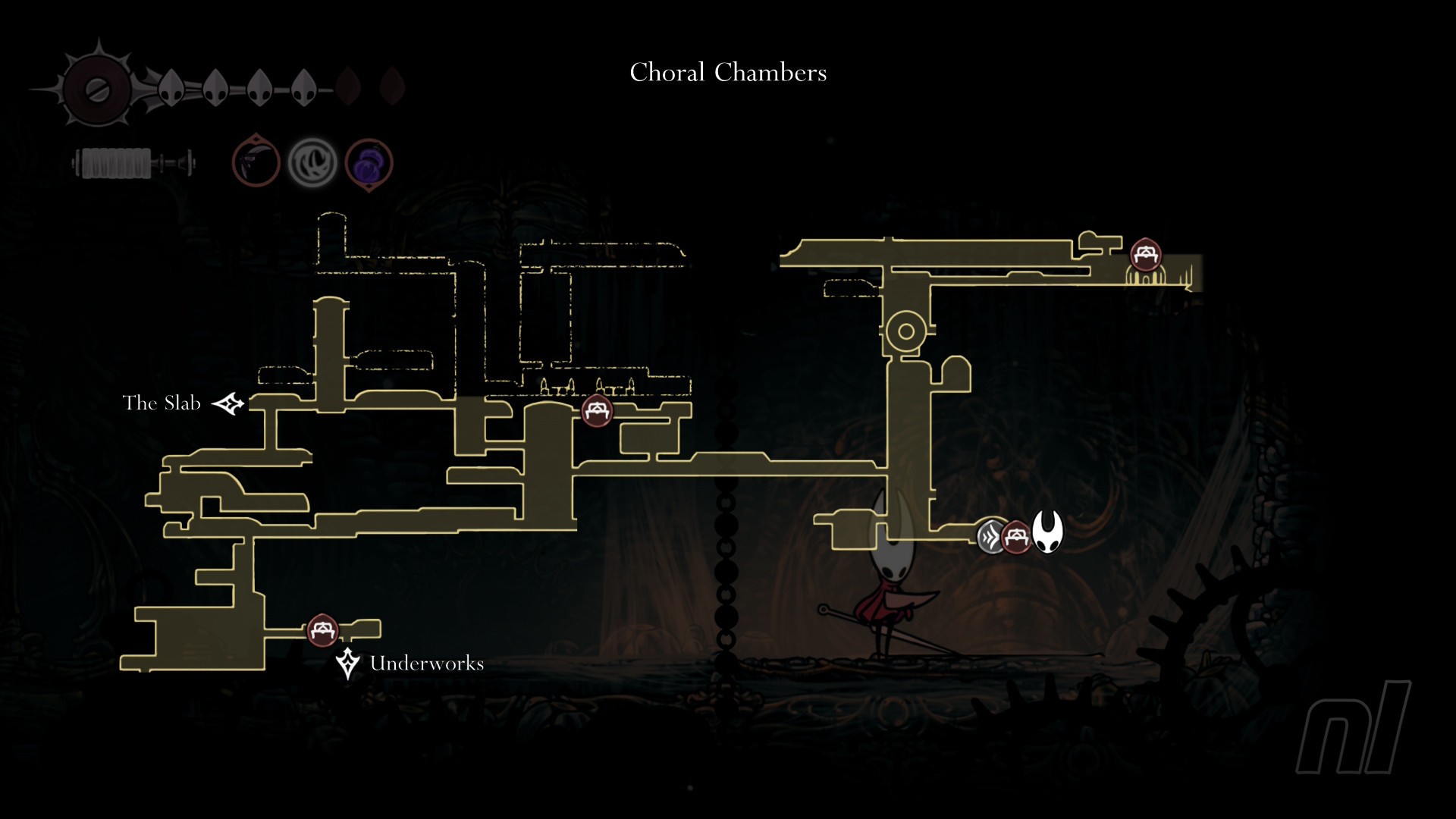The image size is (1456, 819).
Task: Select the grey triple-chevron map marker
Action: (x=990, y=537)
